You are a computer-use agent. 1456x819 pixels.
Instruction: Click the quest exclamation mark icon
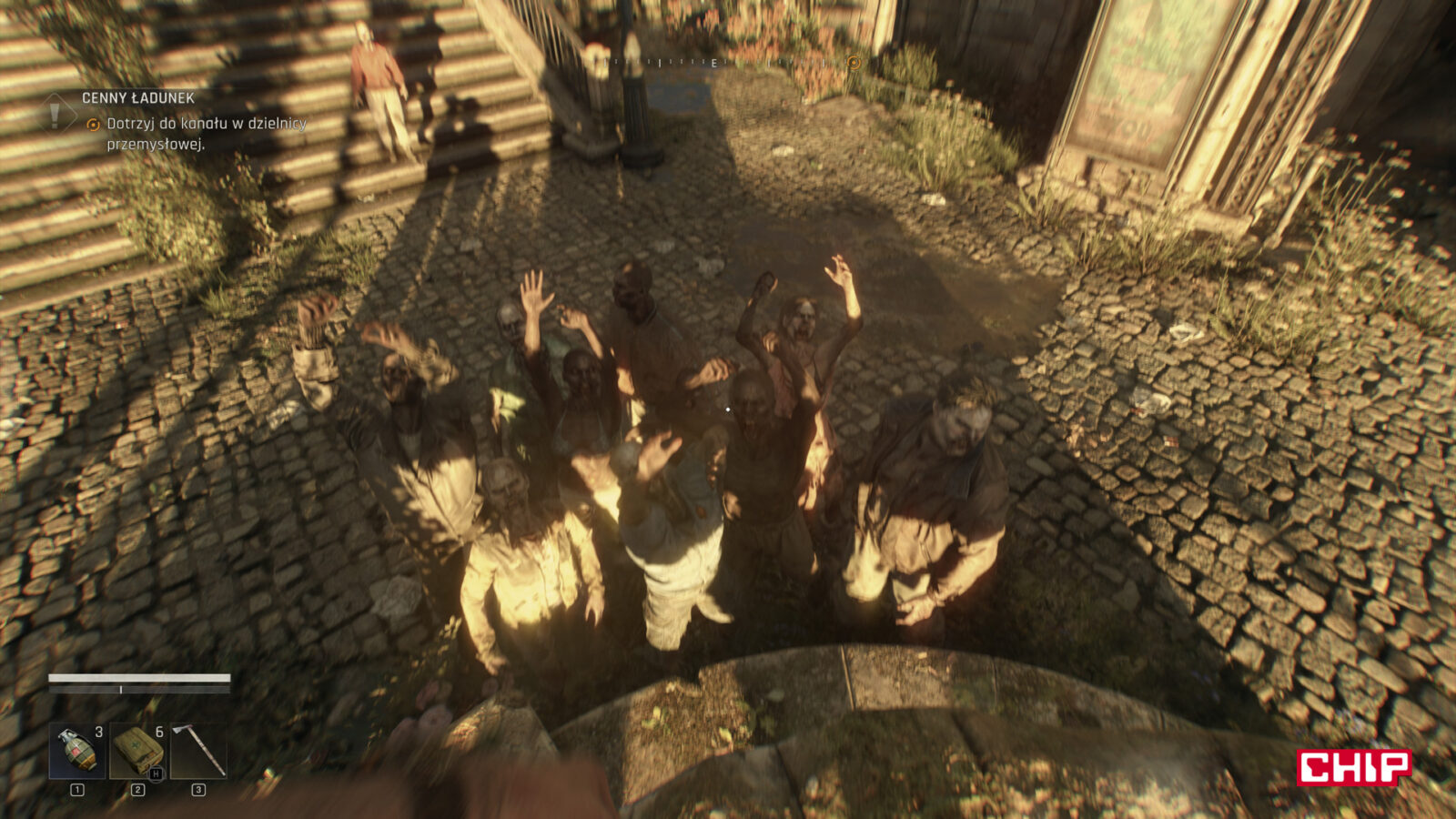point(56,115)
